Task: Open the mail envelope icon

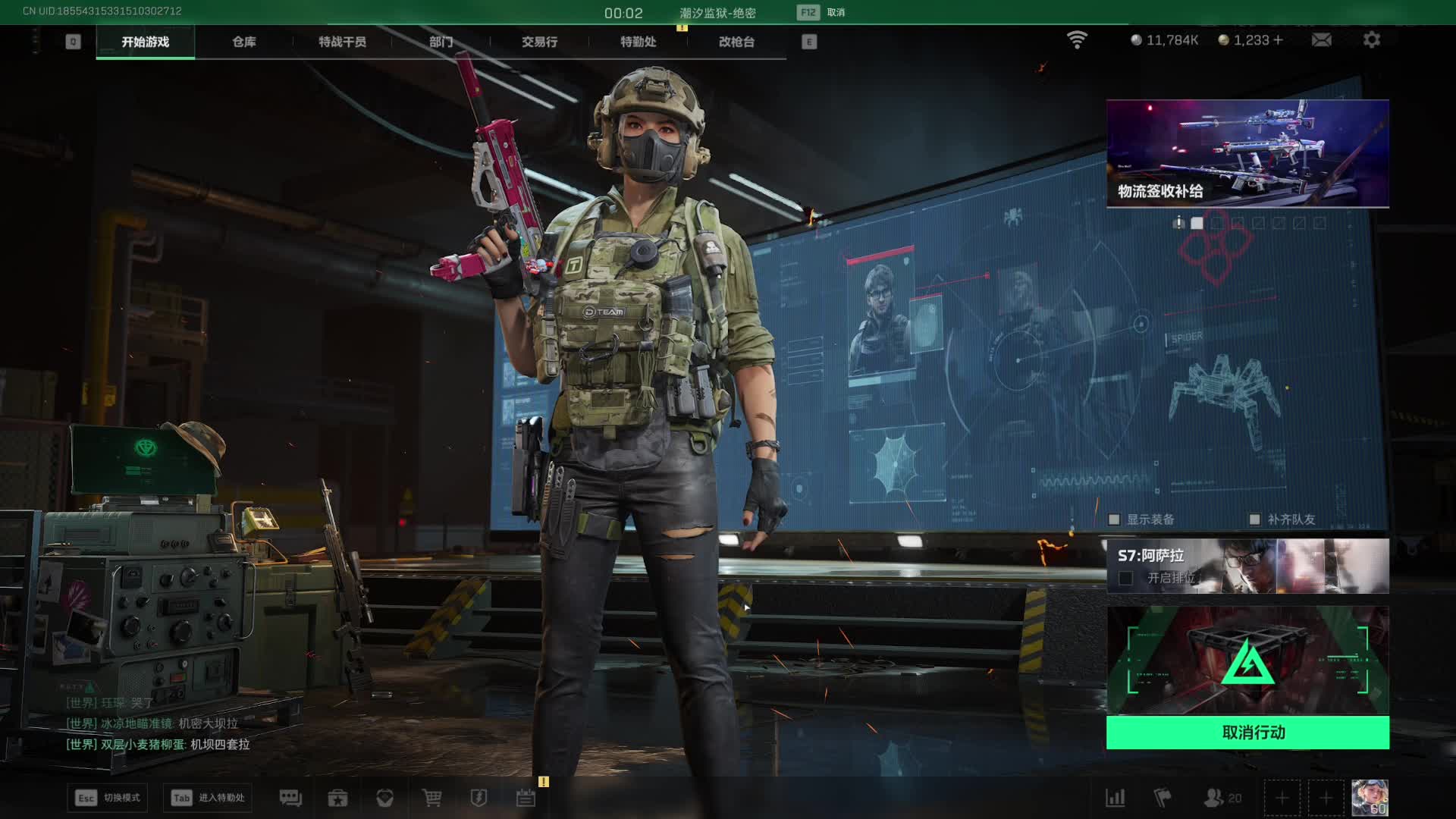Action: click(x=1321, y=40)
